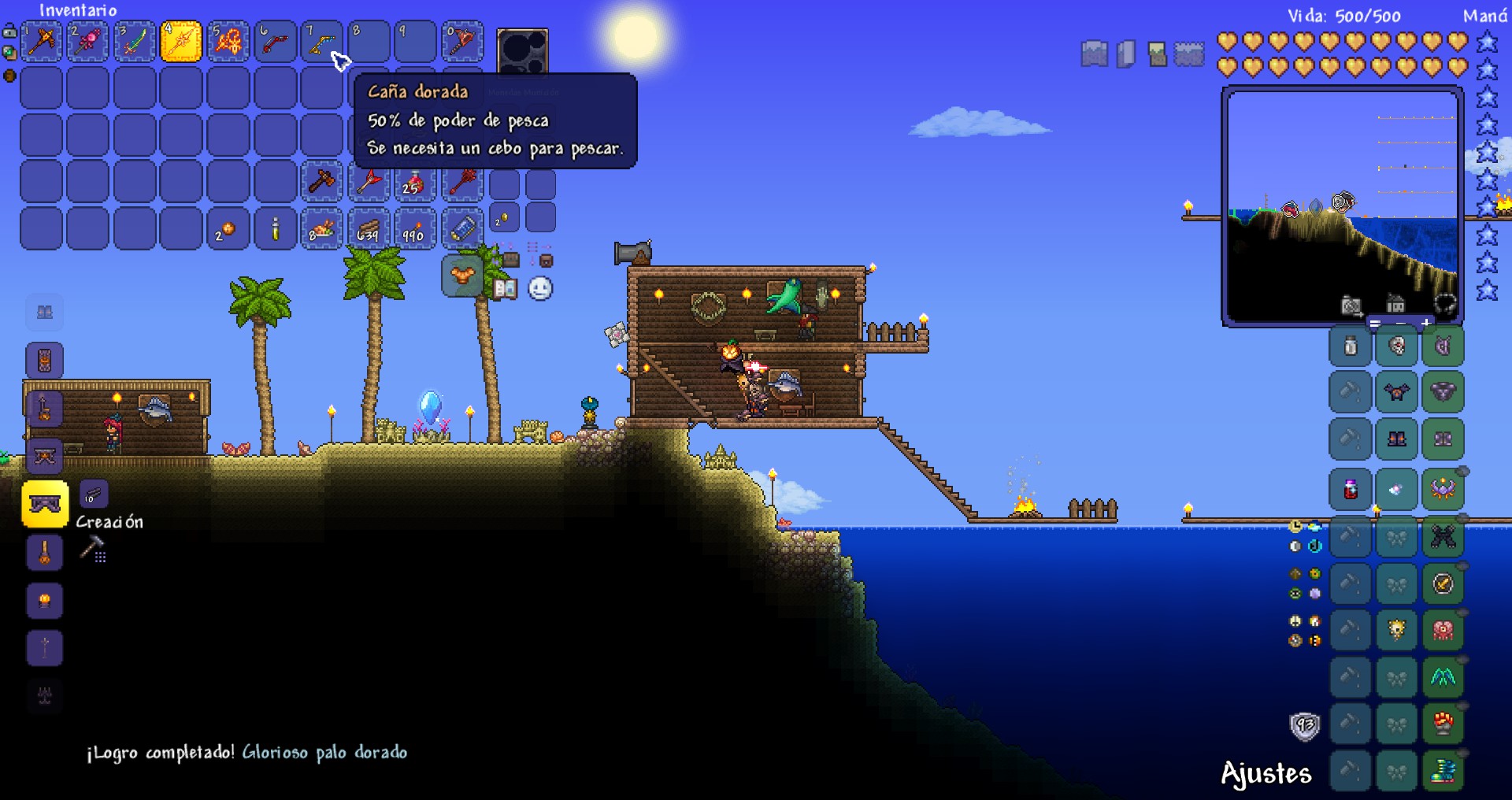Toggle the hotbar lock padlock icon
Screen dimensions: 1512x800
click(x=9, y=32)
